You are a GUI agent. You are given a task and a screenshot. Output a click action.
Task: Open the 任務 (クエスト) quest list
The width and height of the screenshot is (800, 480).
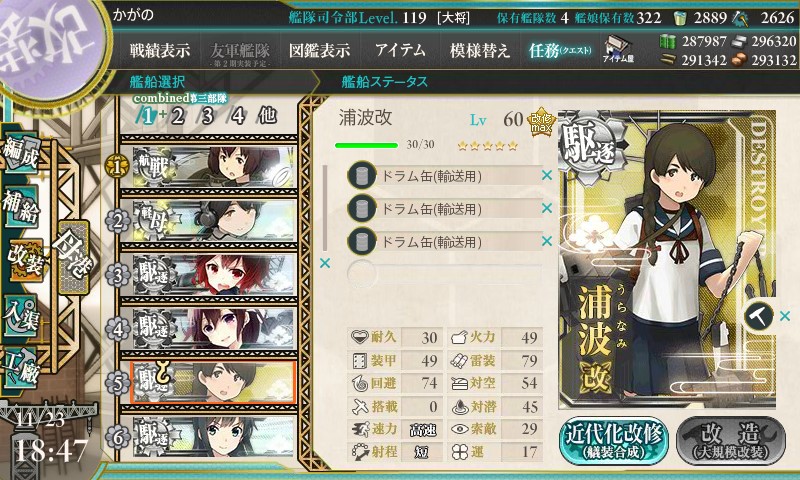[x=559, y=50]
